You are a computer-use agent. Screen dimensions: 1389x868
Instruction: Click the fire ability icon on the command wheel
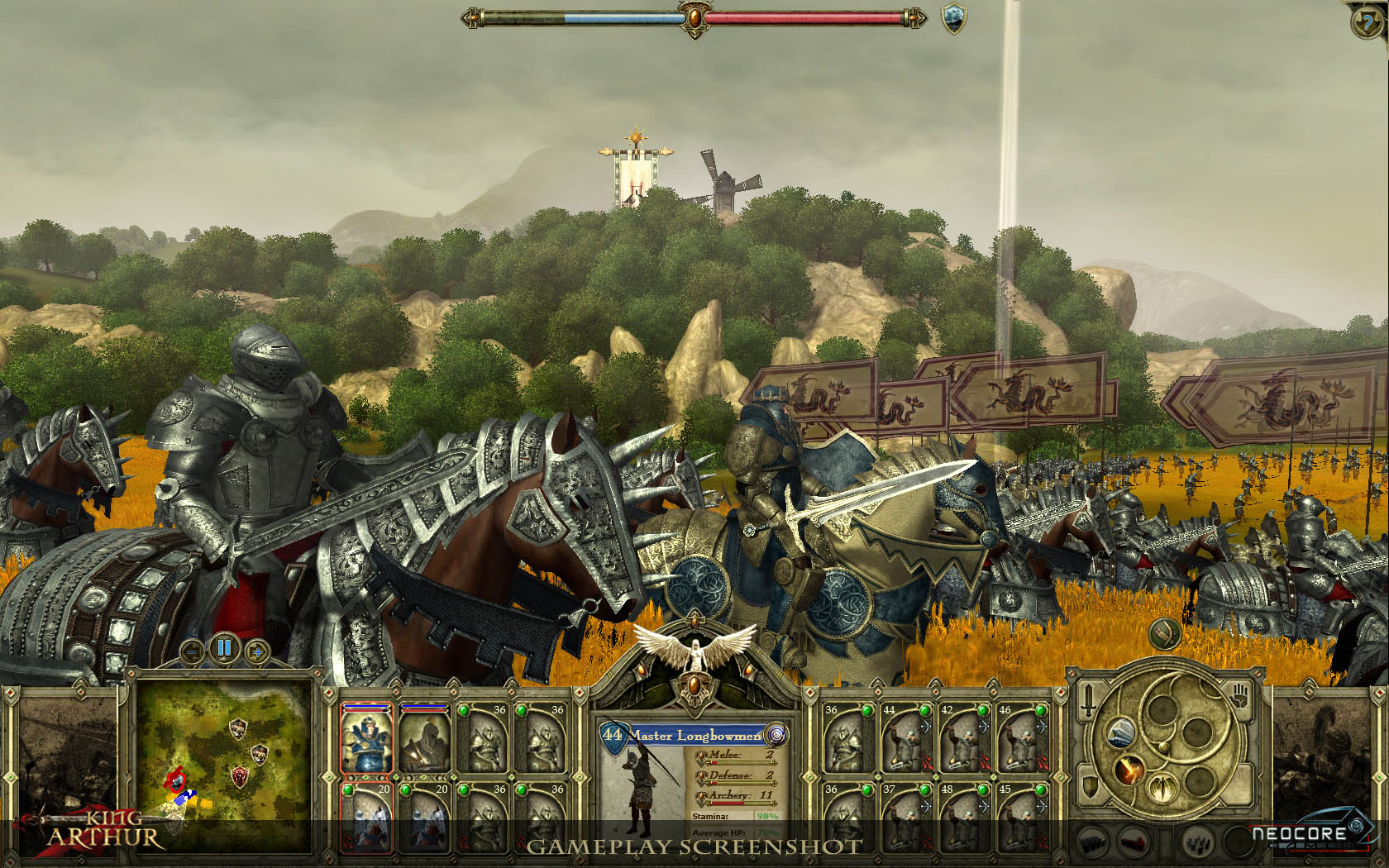[x=1129, y=770]
